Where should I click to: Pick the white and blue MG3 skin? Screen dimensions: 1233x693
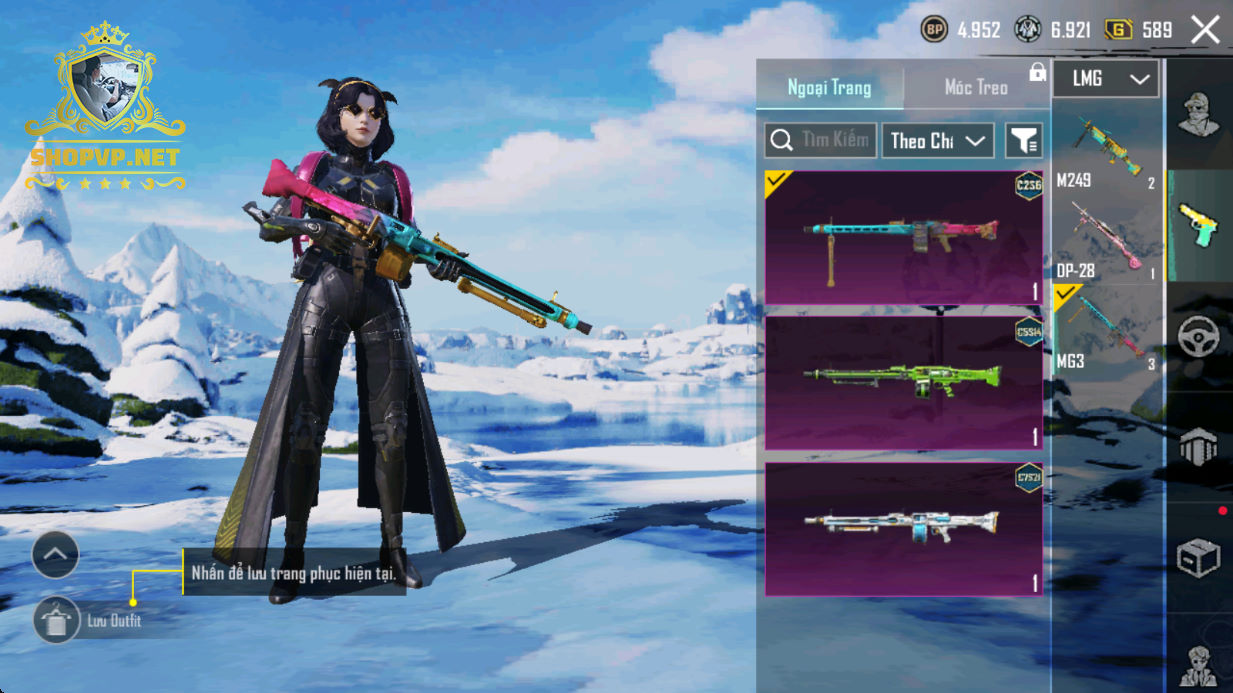903,527
